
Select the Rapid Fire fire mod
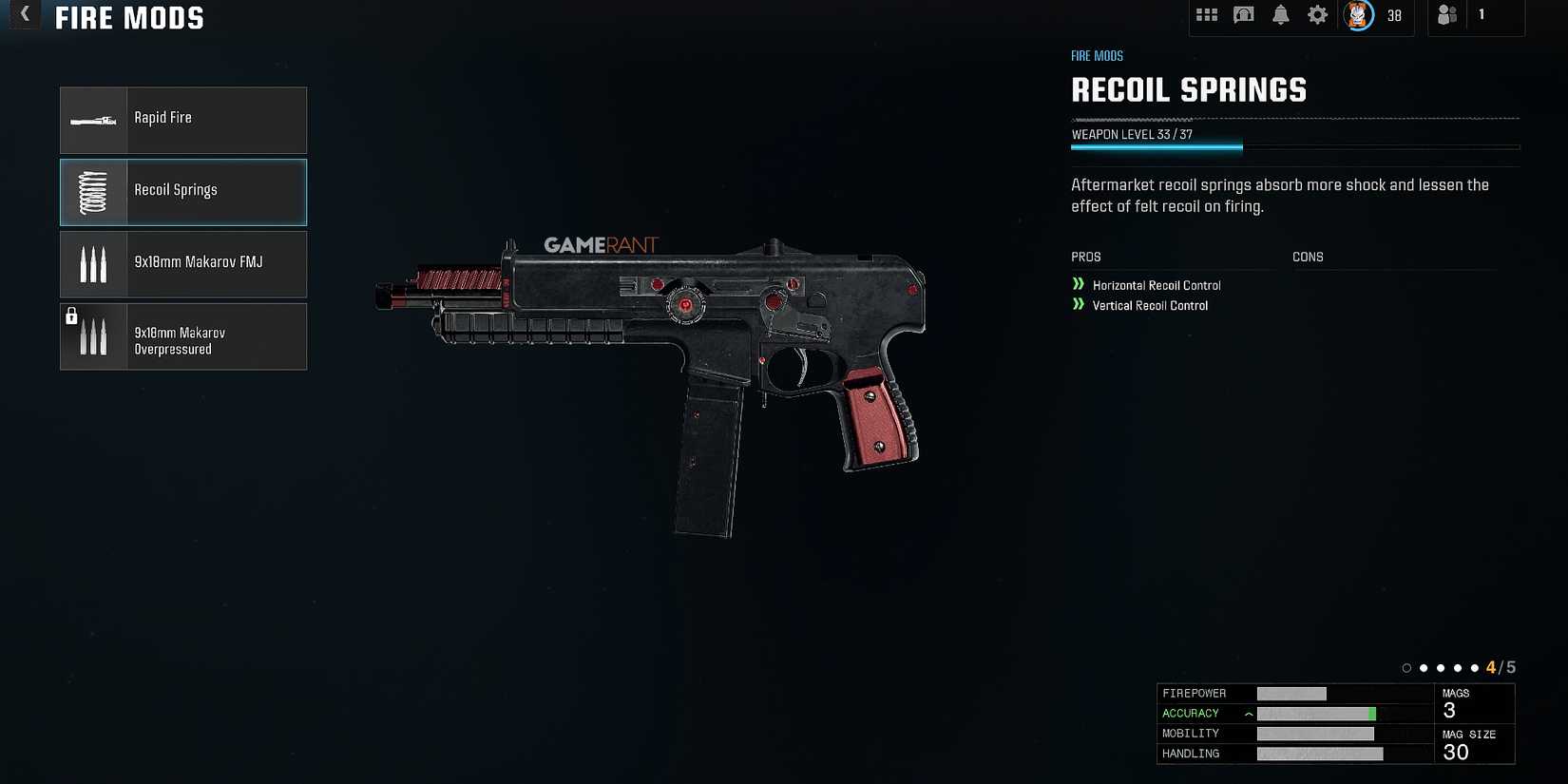[182, 119]
